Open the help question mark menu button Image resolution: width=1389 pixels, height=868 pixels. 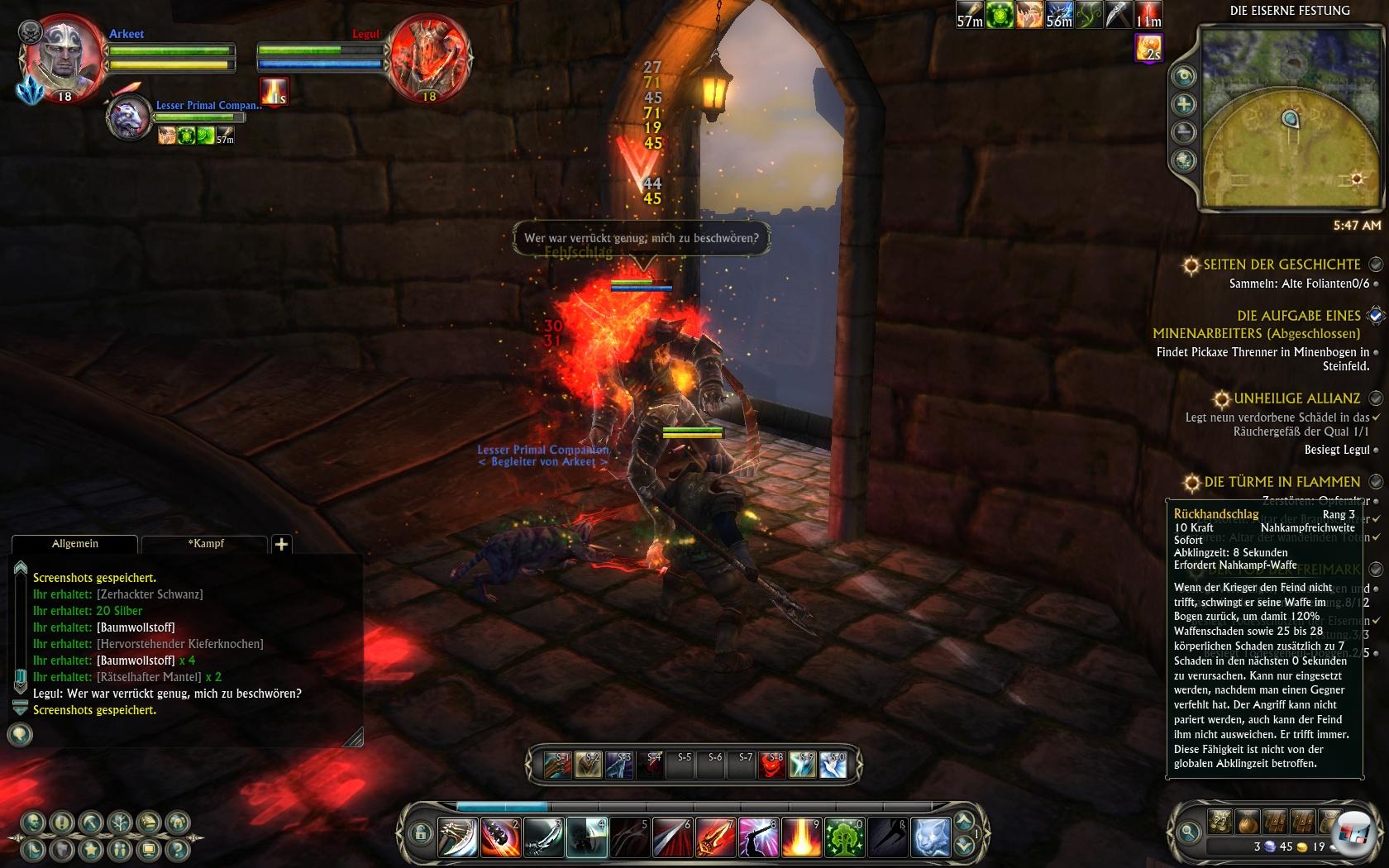[x=177, y=849]
